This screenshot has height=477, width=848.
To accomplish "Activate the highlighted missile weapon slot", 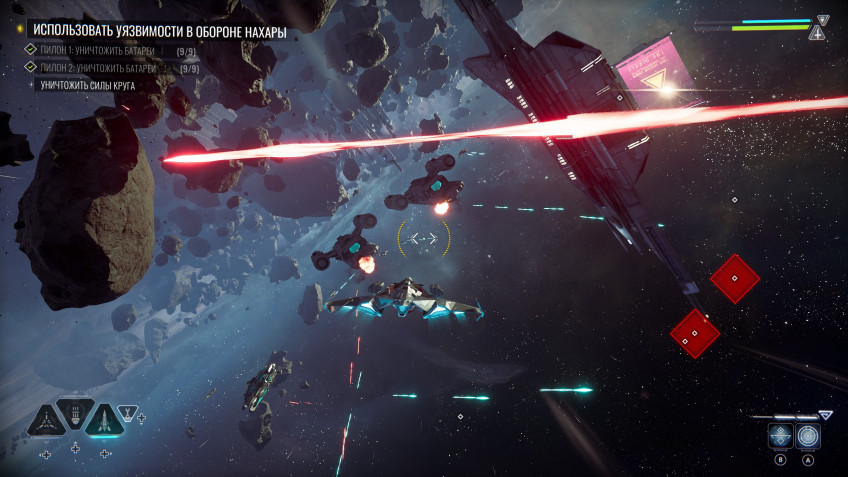I will [104, 420].
